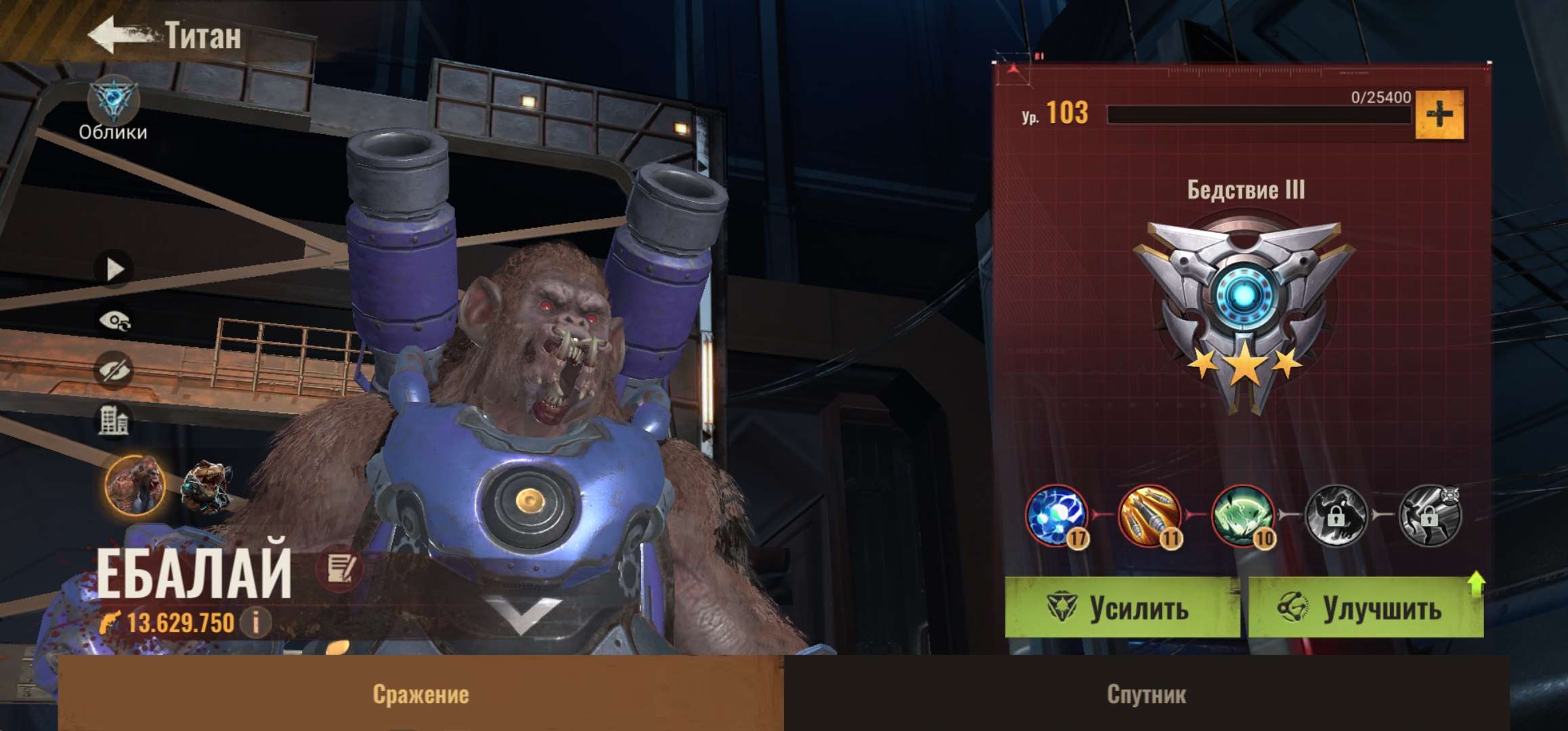The width and height of the screenshot is (1568, 731).
Task: View the first locked skill
Action: tap(1335, 516)
